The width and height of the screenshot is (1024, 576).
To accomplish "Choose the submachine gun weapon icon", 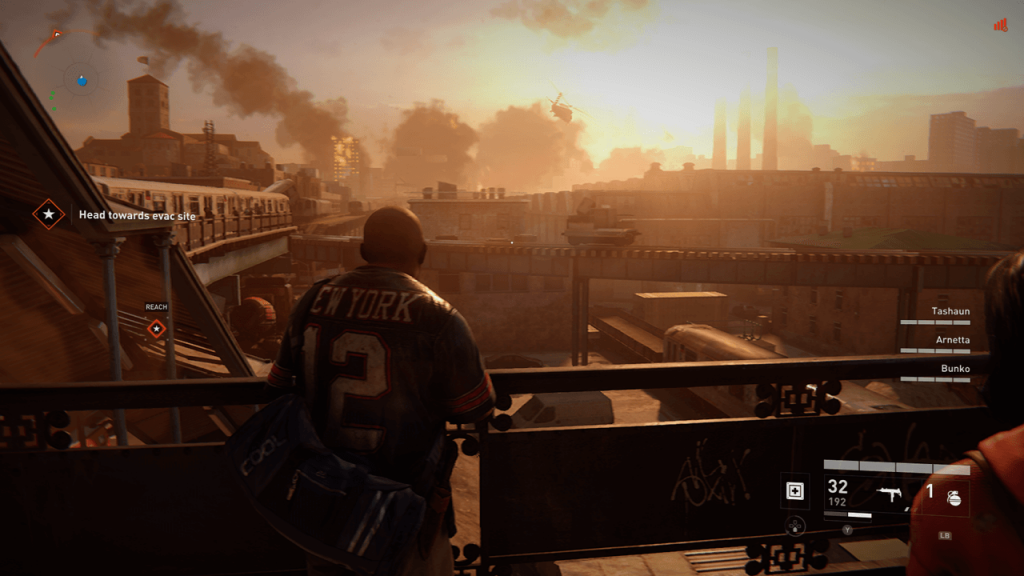I will point(889,494).
